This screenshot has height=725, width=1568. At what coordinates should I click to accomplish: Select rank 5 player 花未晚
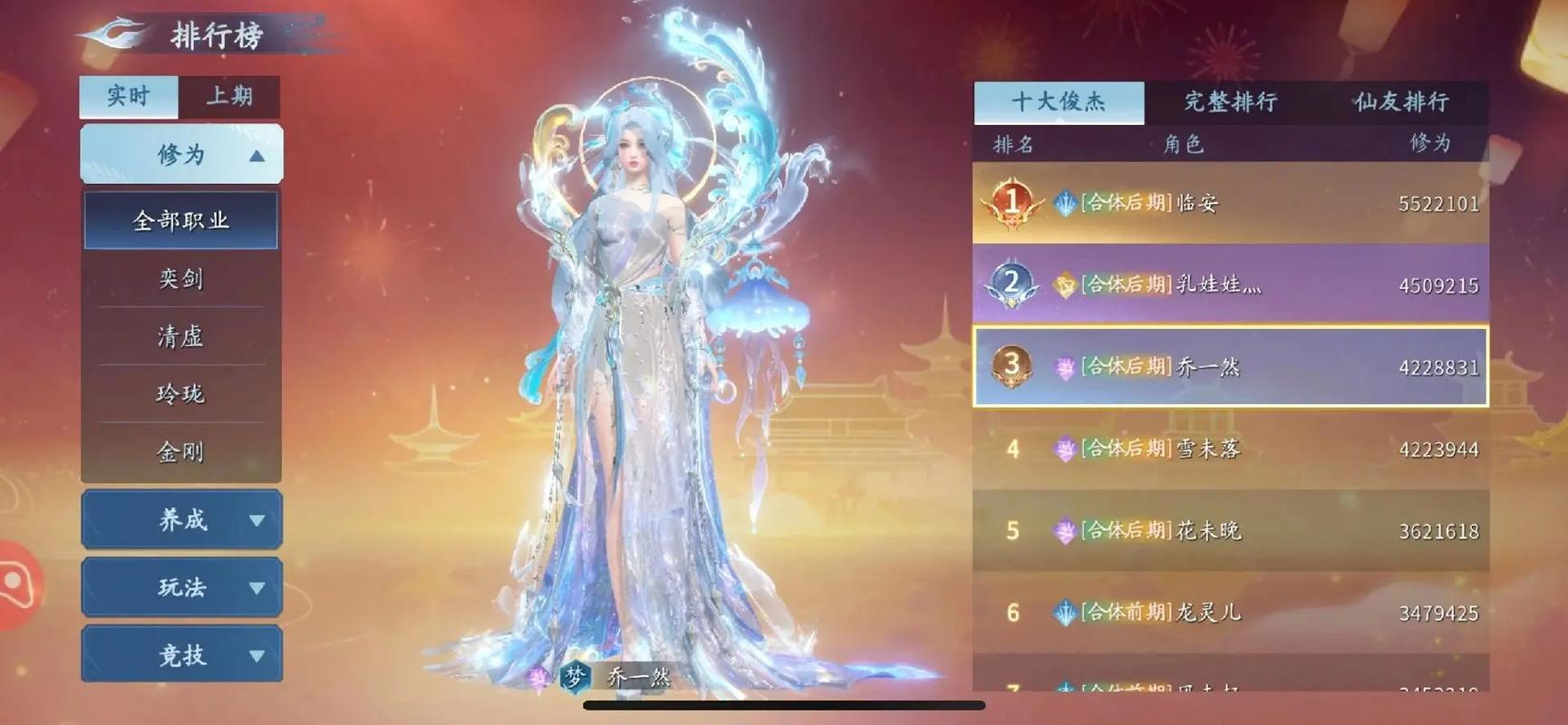[x=1230, y=530]
